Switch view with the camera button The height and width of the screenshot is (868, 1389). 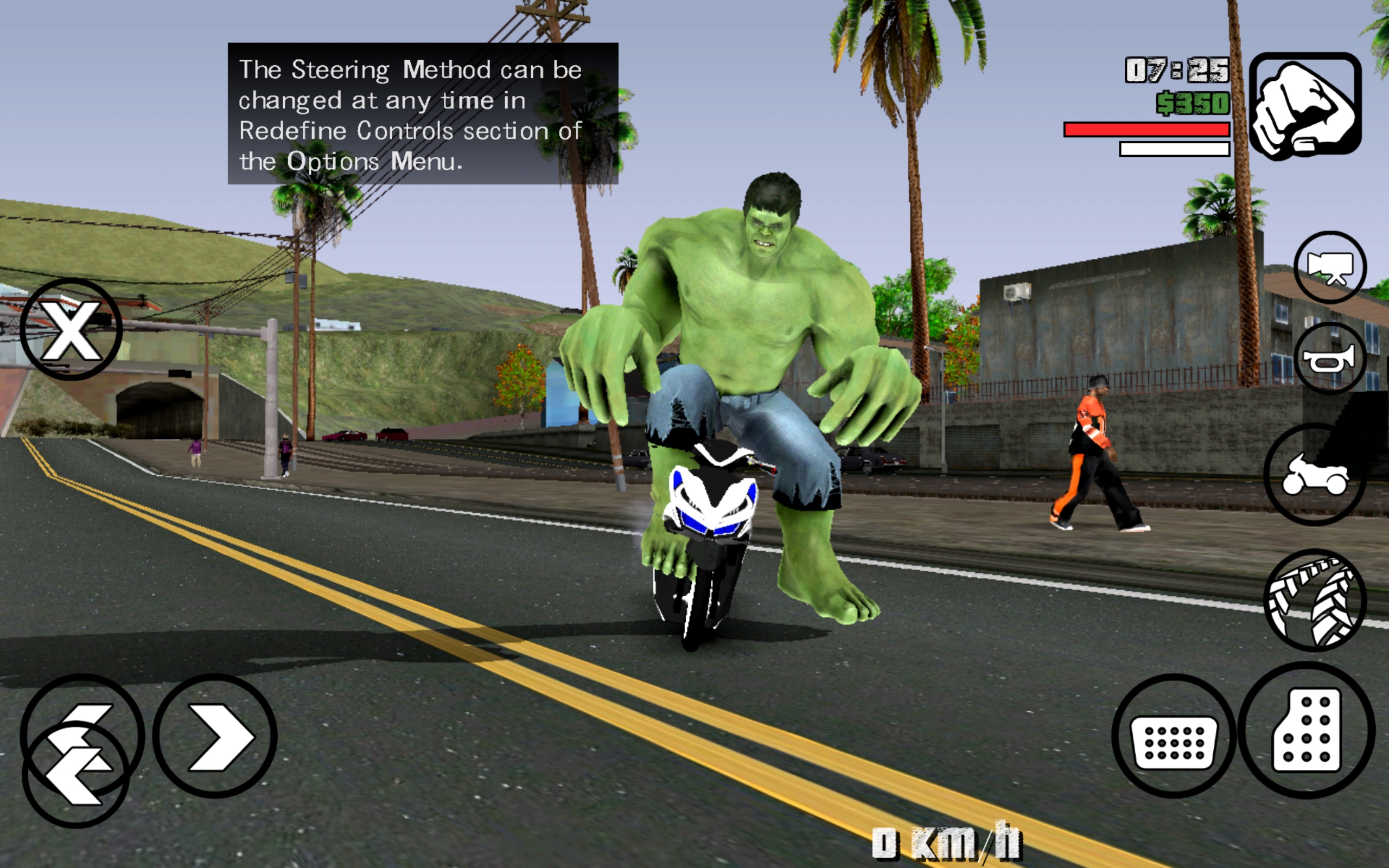tap(1329, 267)
